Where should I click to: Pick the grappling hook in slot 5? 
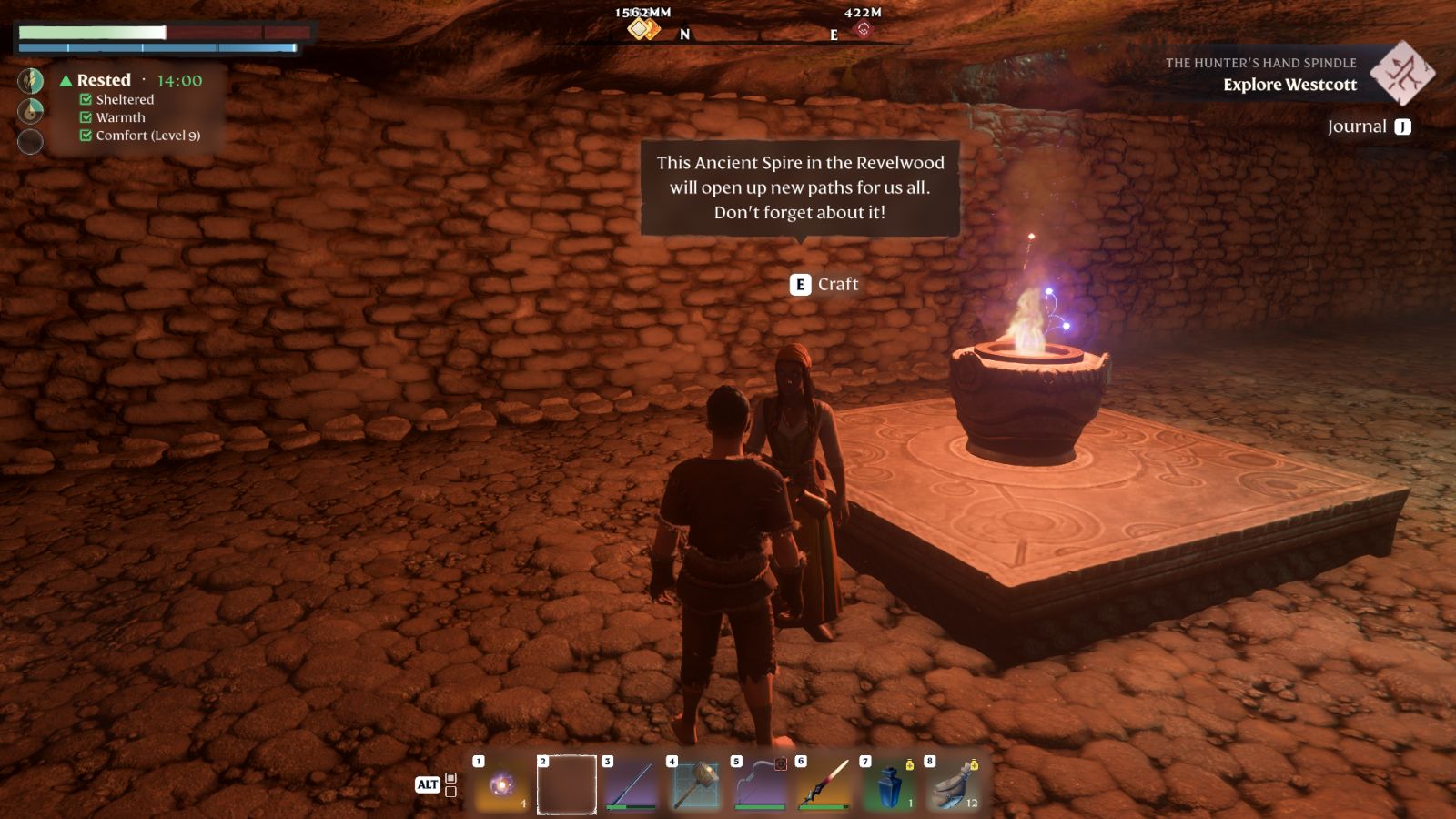[757, 786]
